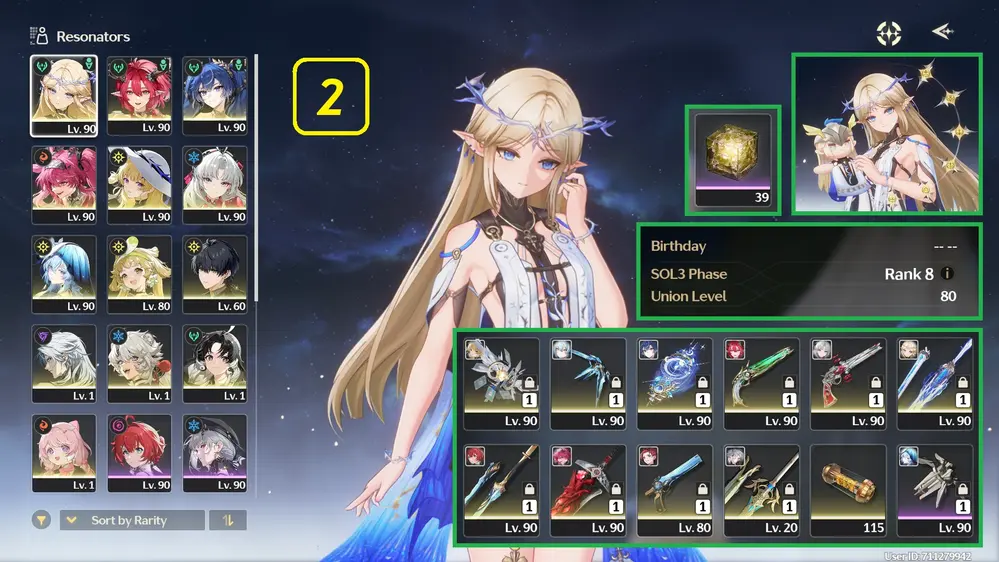This screenshot has width=999, height=562.
Task: Select the blonde elf resonator portrait in the list
Action: coord(64,95)
